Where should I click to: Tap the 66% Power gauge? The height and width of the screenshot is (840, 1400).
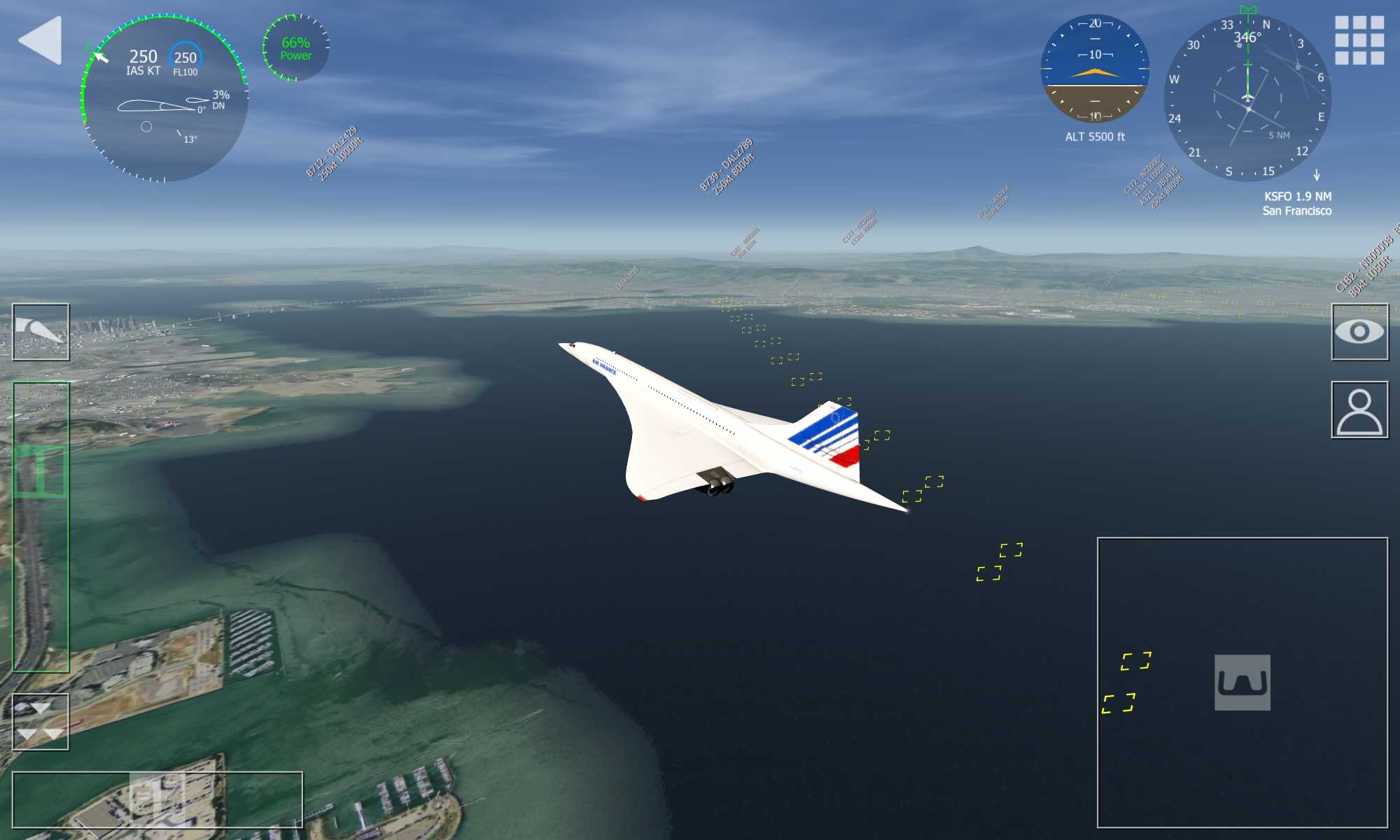(x=295, y=48)
